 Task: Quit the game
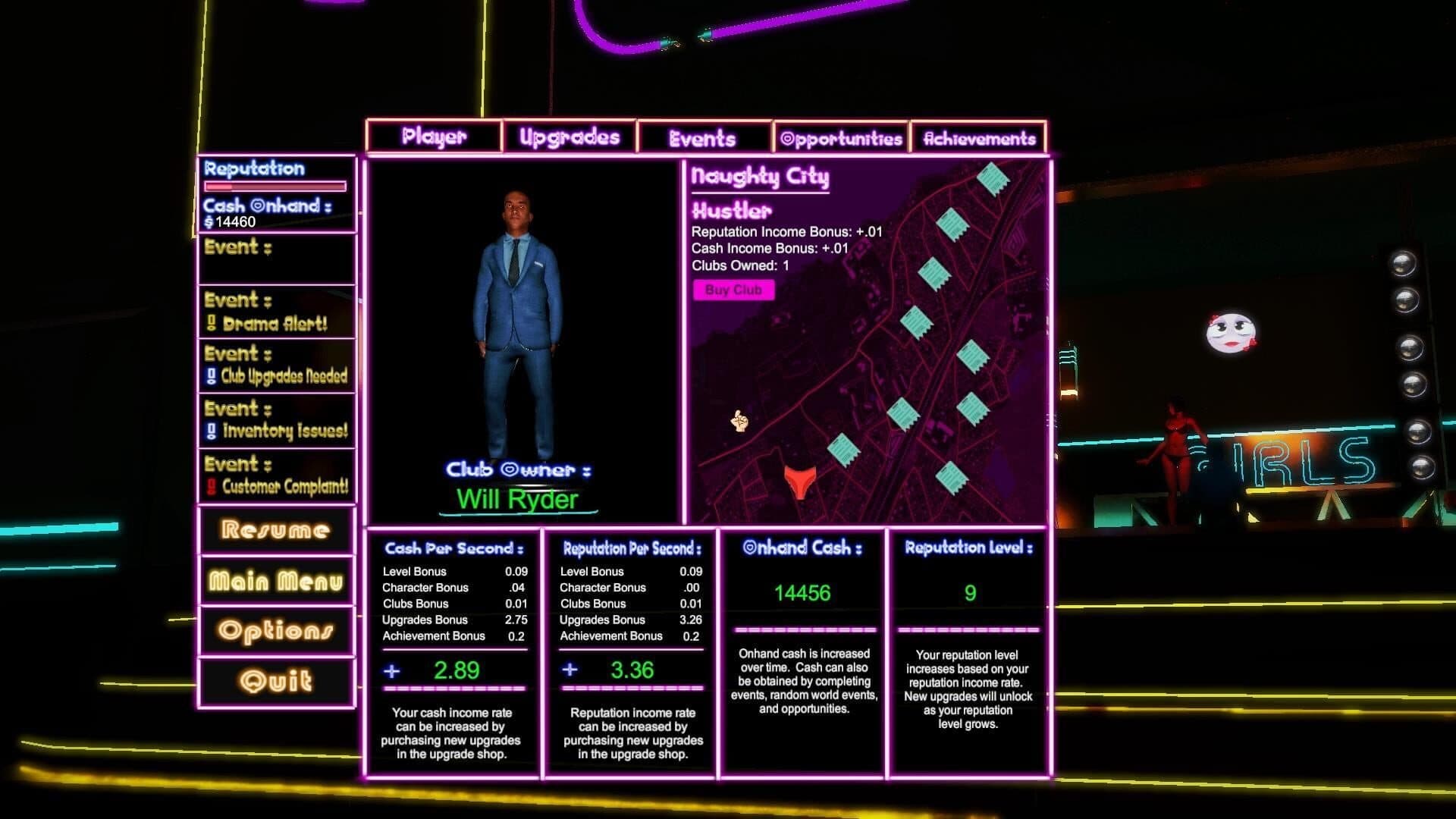click(x=276, y=681)
